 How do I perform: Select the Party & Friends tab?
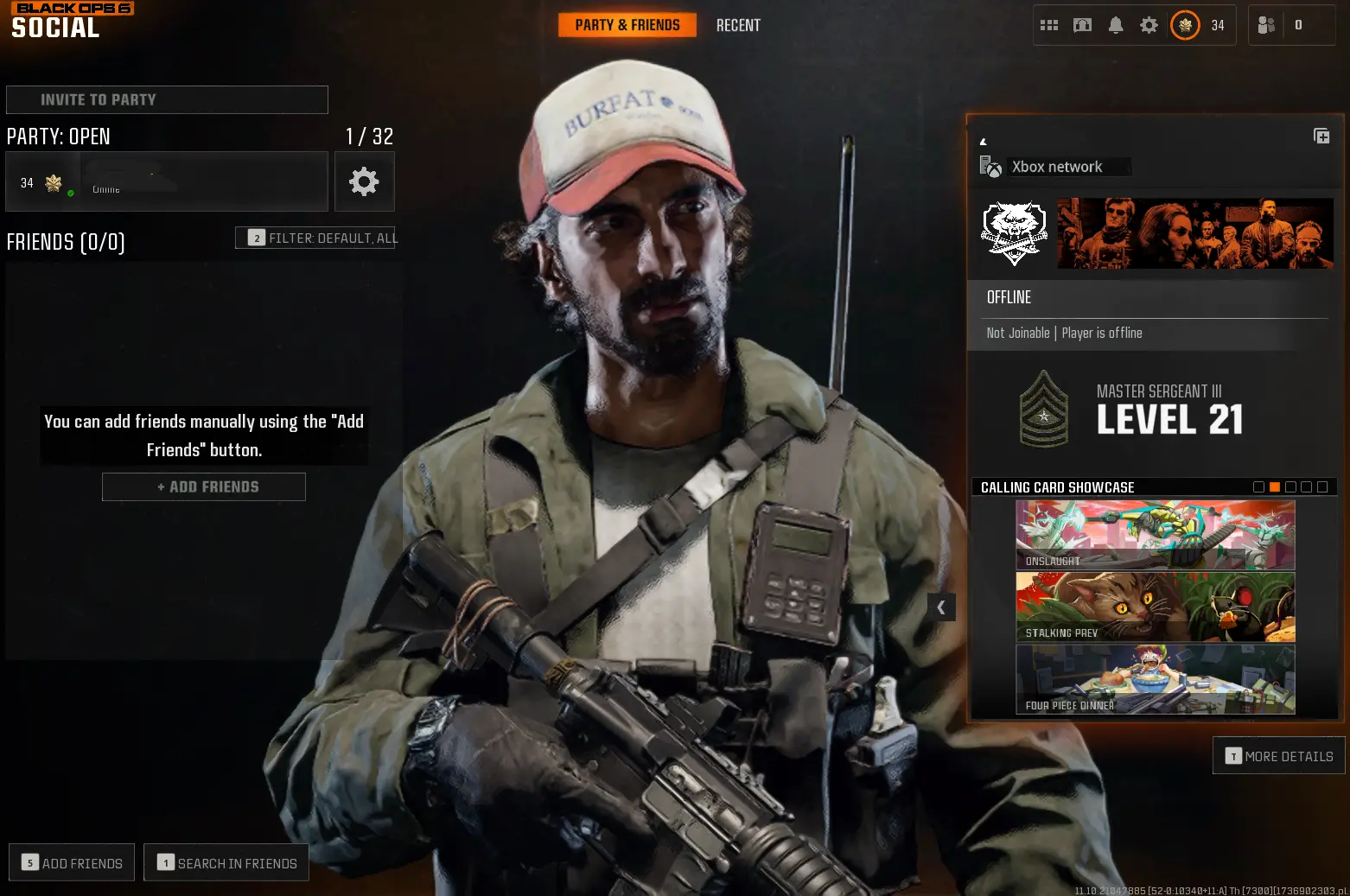pos(627,25)
